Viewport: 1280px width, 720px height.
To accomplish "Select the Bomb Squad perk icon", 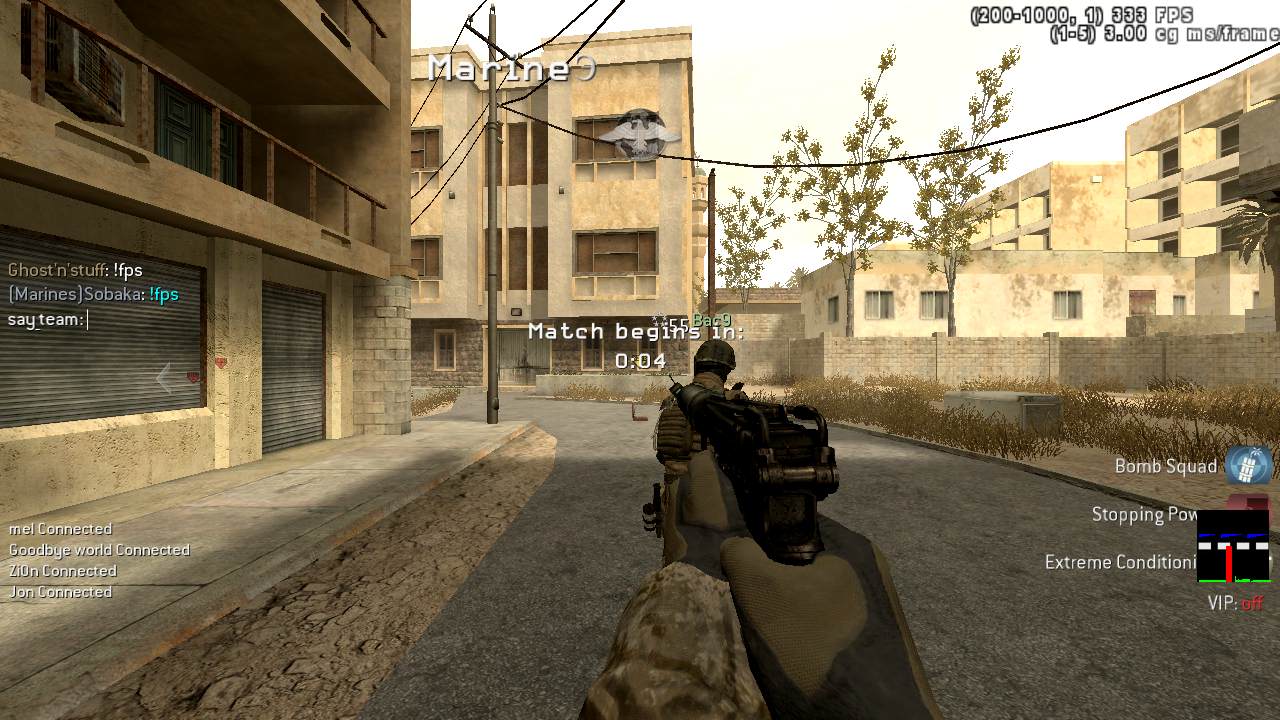I will 1248,465.
